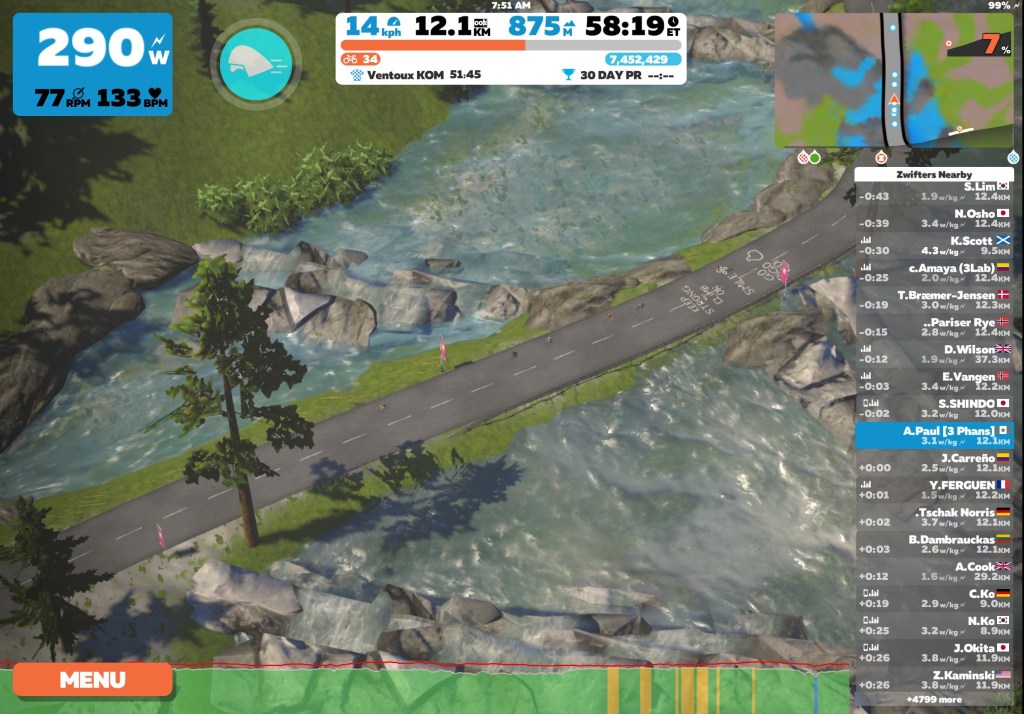The width and height of the screenshot is (1024, 714).
Task: Click S.SHINDO in Zwifters Nearby
Action: tap(933, 408)
